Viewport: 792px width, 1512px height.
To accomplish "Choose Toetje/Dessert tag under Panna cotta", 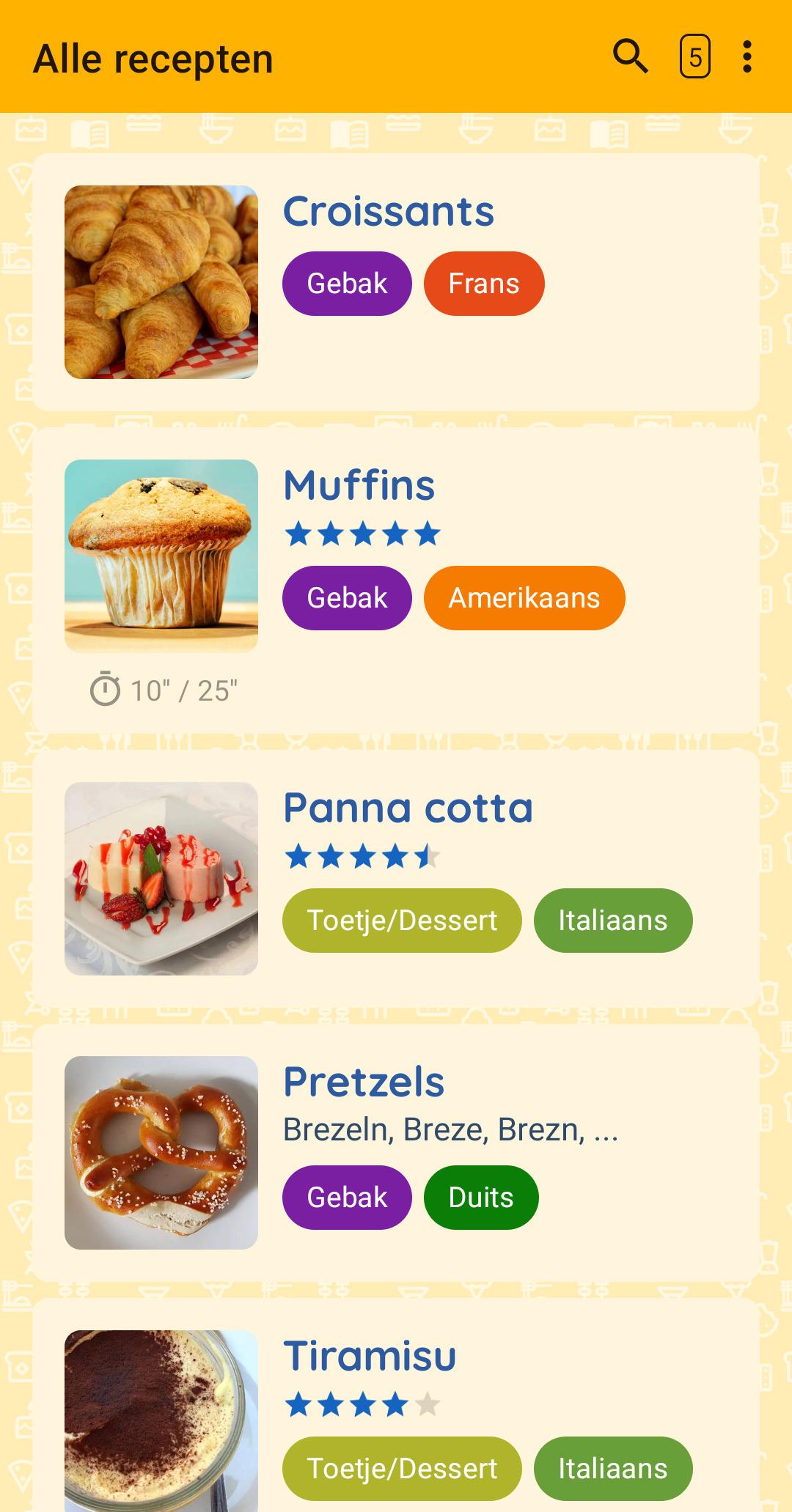I will (402, 921).
